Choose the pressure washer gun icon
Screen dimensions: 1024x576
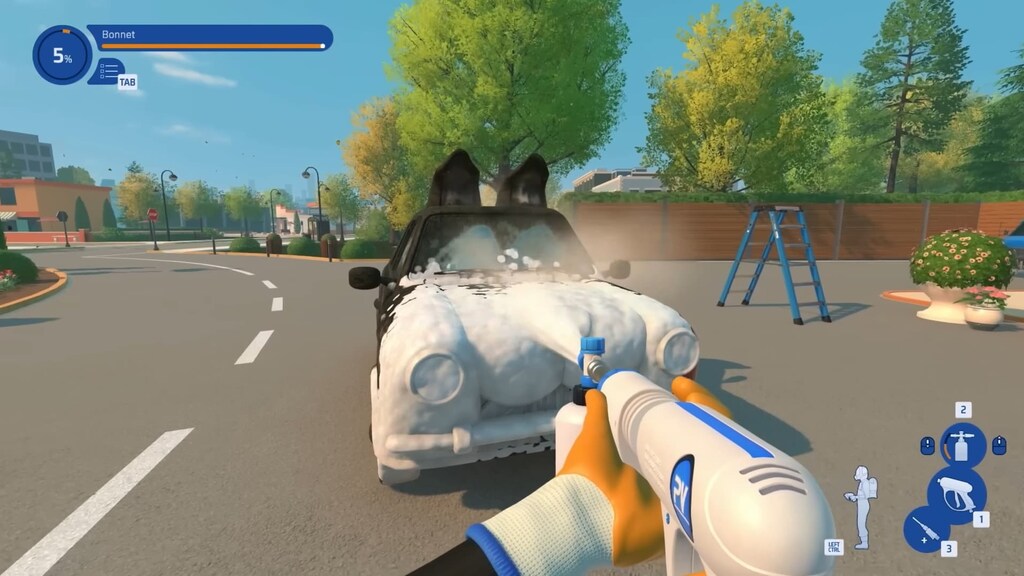957,494
